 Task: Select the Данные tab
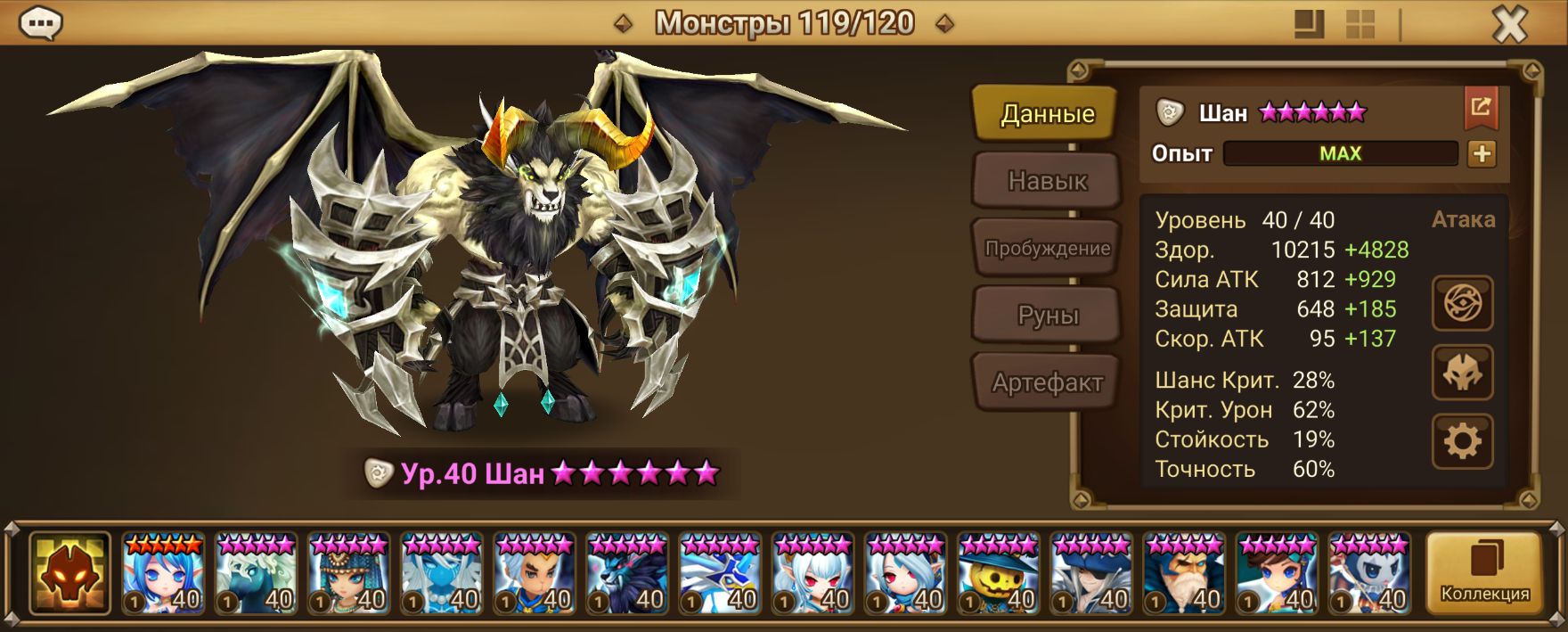click(x=1047, y=114)
